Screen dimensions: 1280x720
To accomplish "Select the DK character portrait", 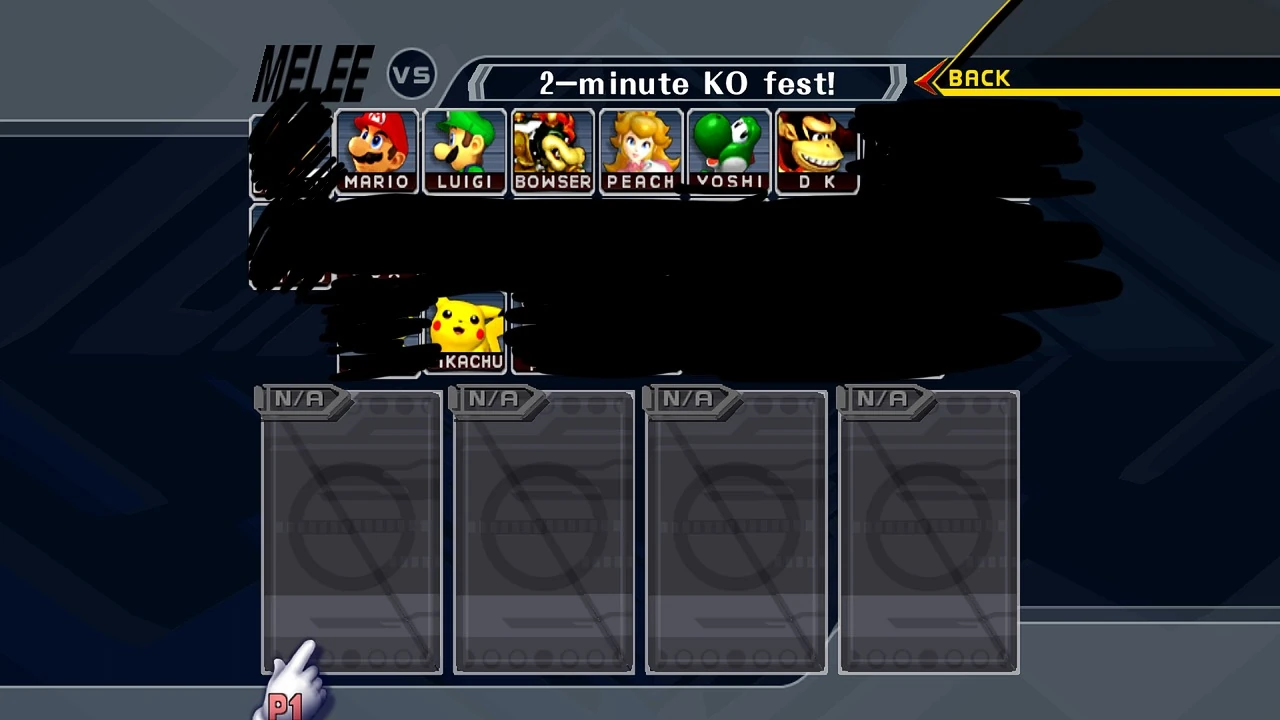I will [815, 148].
